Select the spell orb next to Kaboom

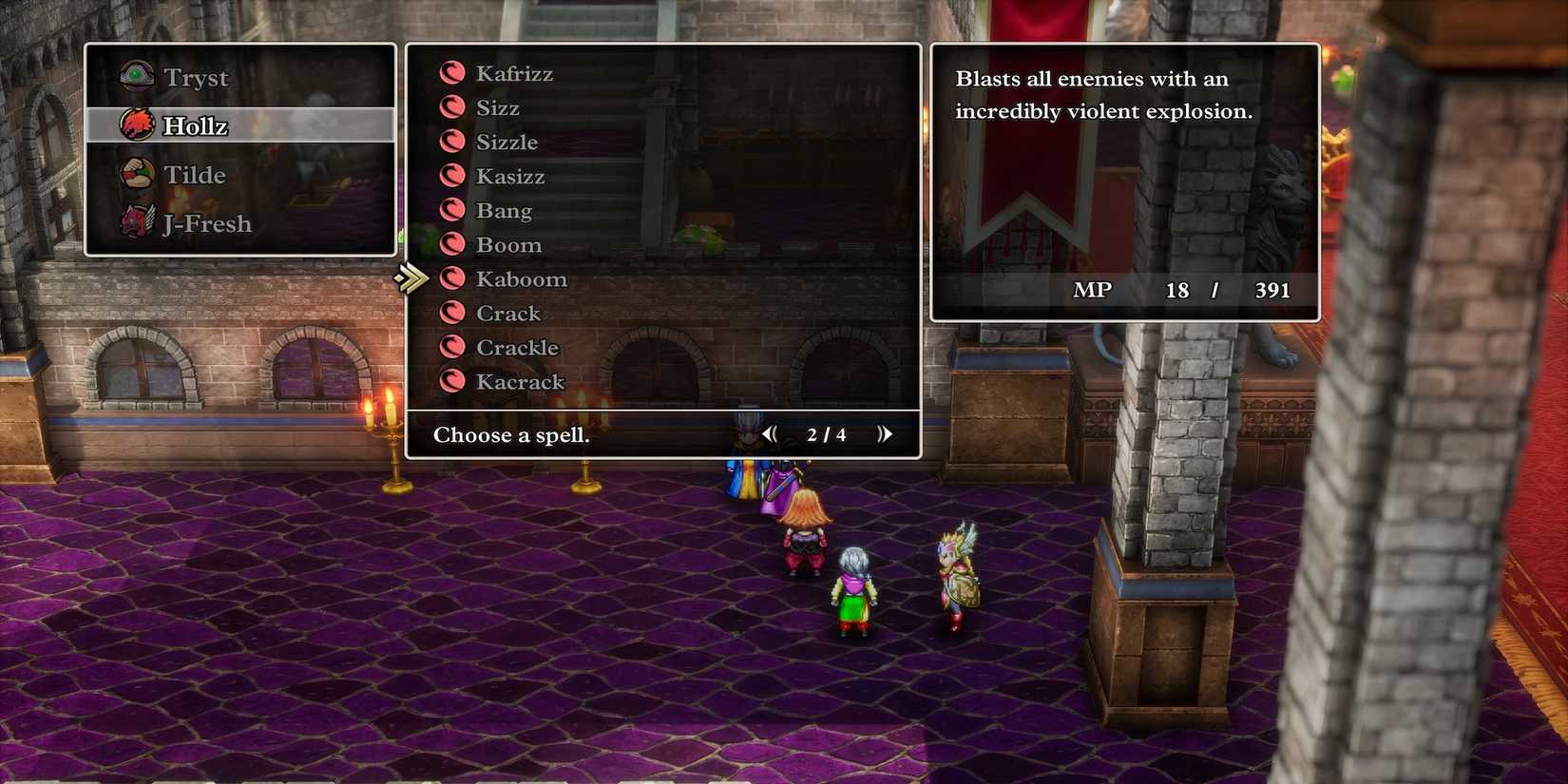coord(451,277)
